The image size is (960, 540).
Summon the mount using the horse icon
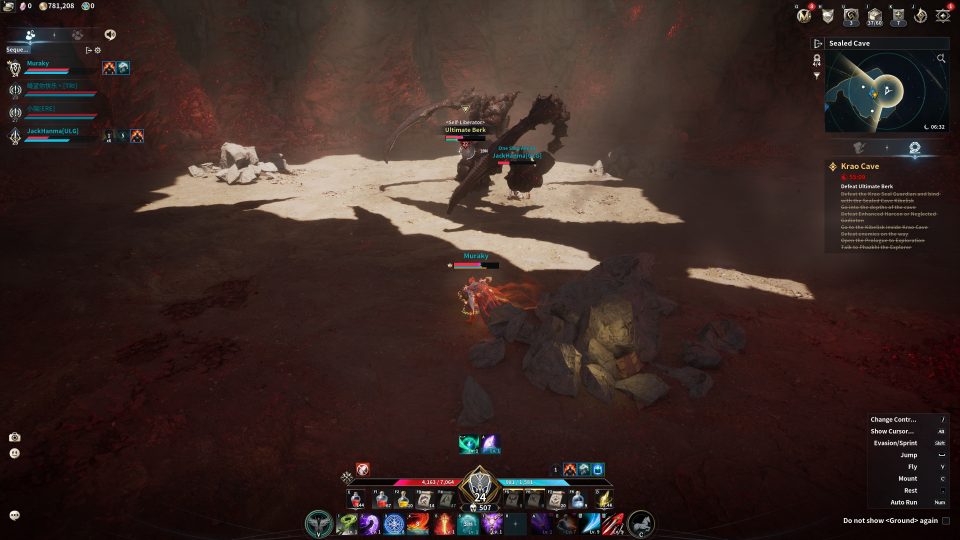click(640, 522)
